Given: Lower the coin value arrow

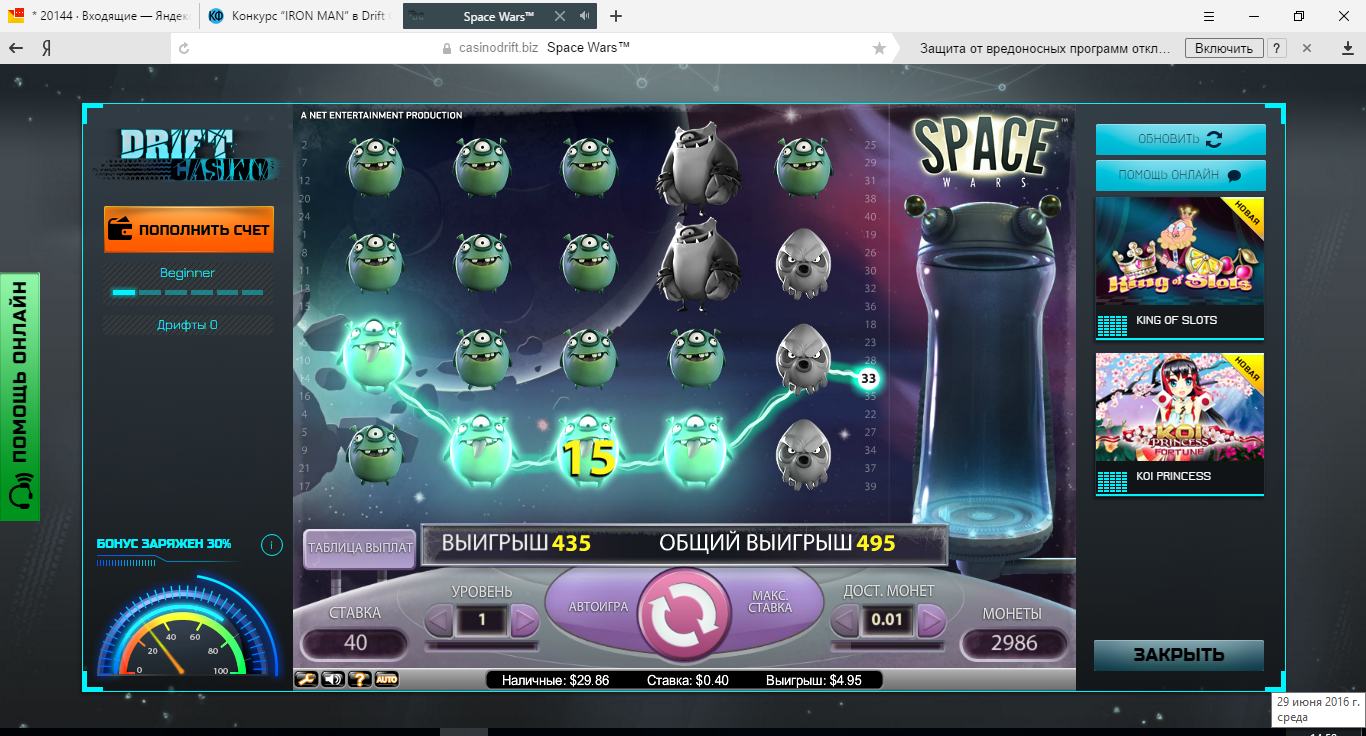Looking at the screenshot, I should pos(845,621).
